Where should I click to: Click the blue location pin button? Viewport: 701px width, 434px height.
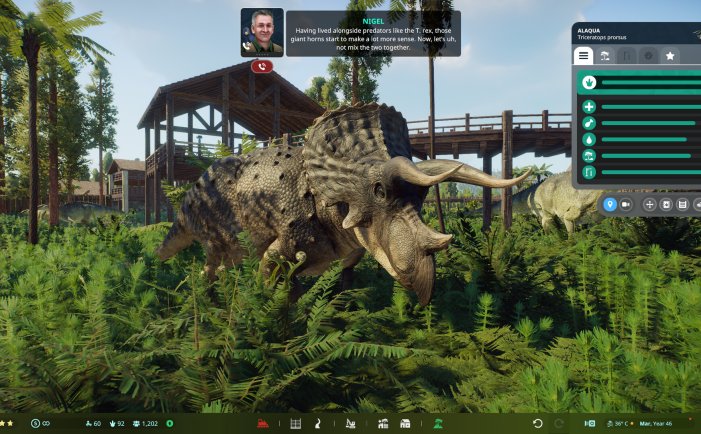609,204
